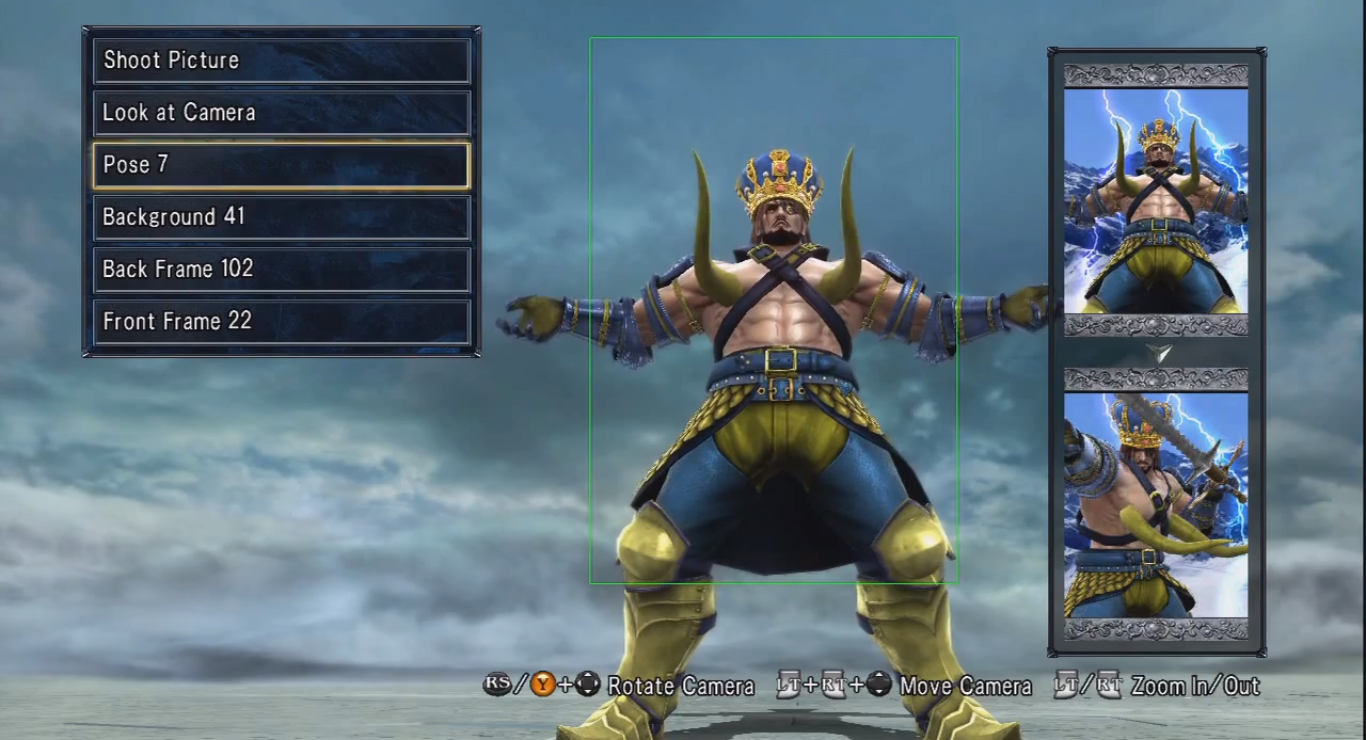Open the Background 41 setting
This screenshot has width=1366, height=740.
[x=281, y=217]
